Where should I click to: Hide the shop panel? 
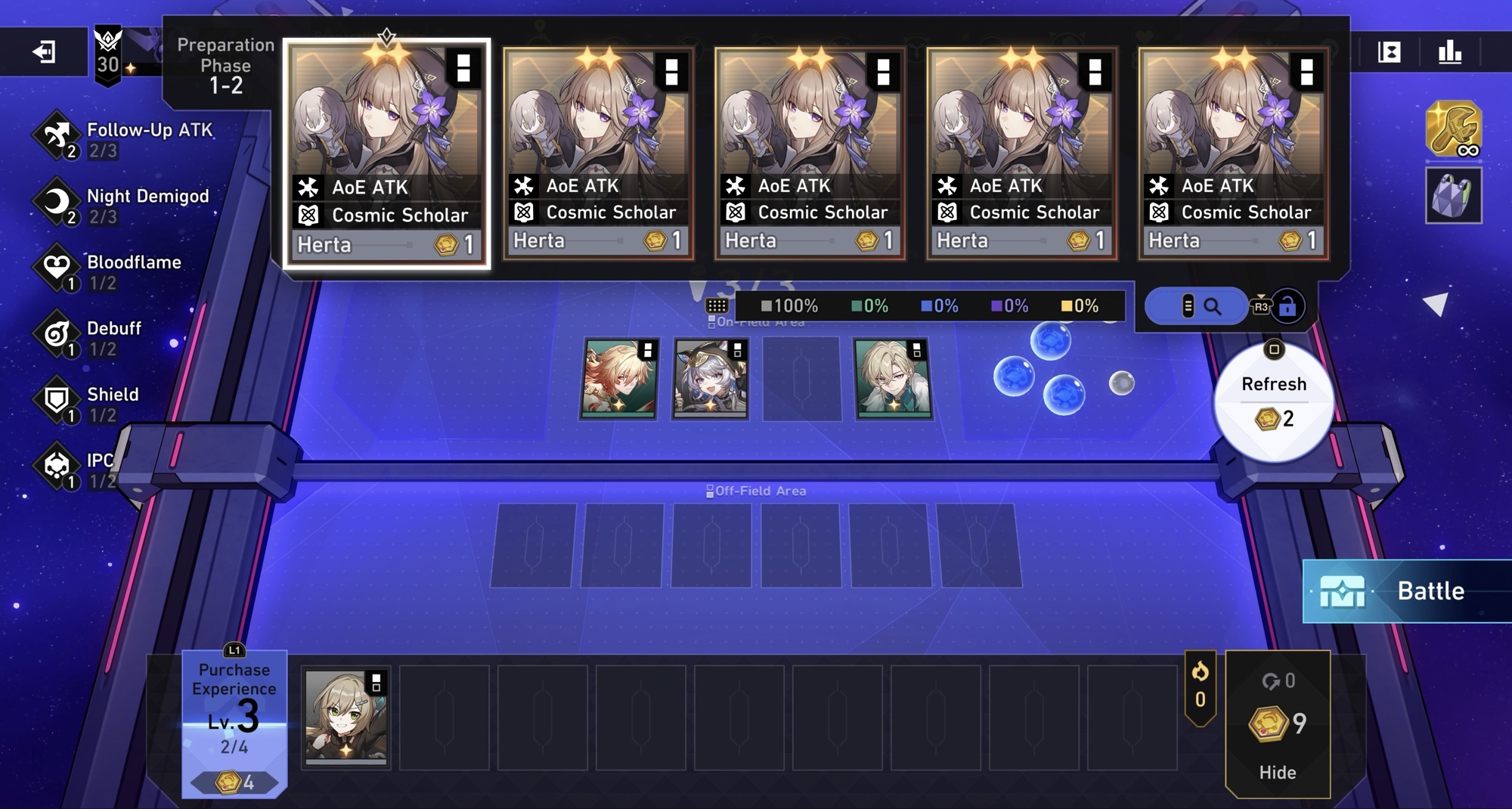click(1277, 771)
